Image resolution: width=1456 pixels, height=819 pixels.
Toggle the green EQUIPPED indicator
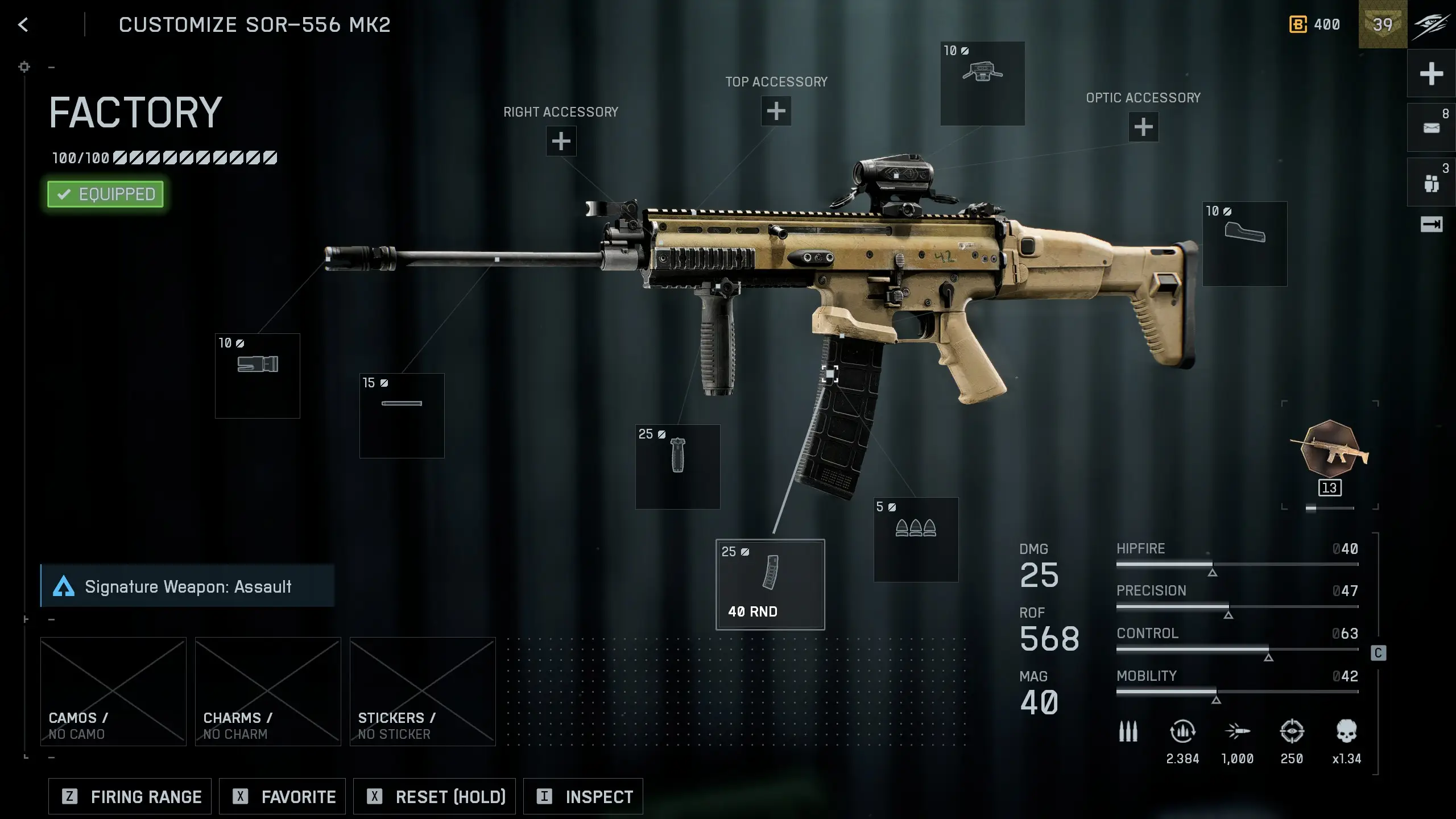tap(105, 194)
